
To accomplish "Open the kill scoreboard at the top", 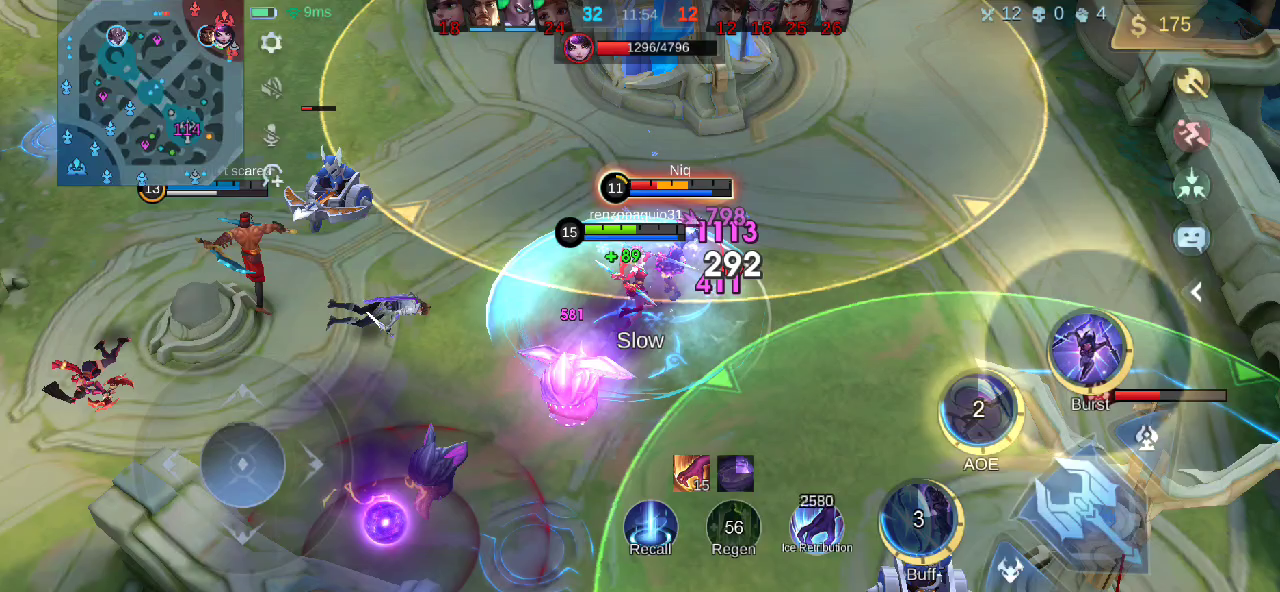I will tap(639, 15).
